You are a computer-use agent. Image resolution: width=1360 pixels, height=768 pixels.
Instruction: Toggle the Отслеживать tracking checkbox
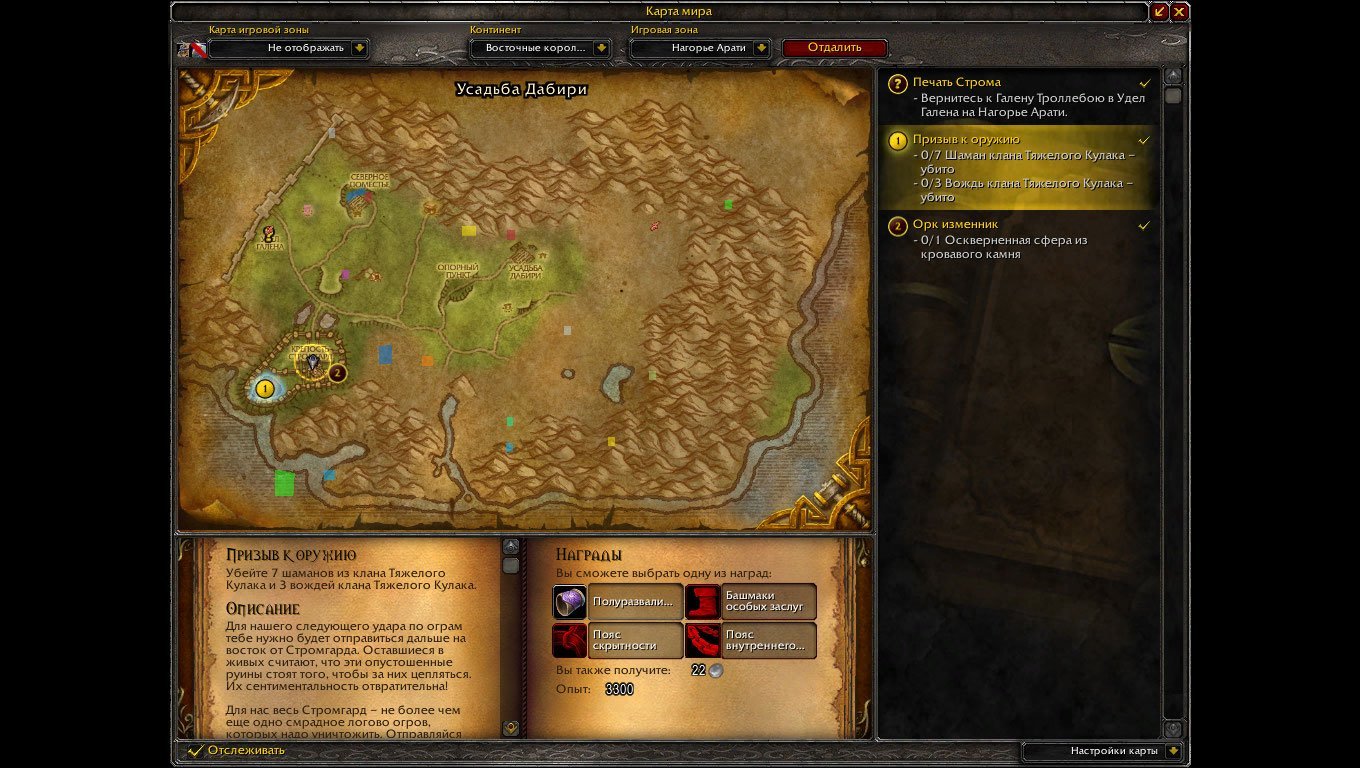[196, 750]
